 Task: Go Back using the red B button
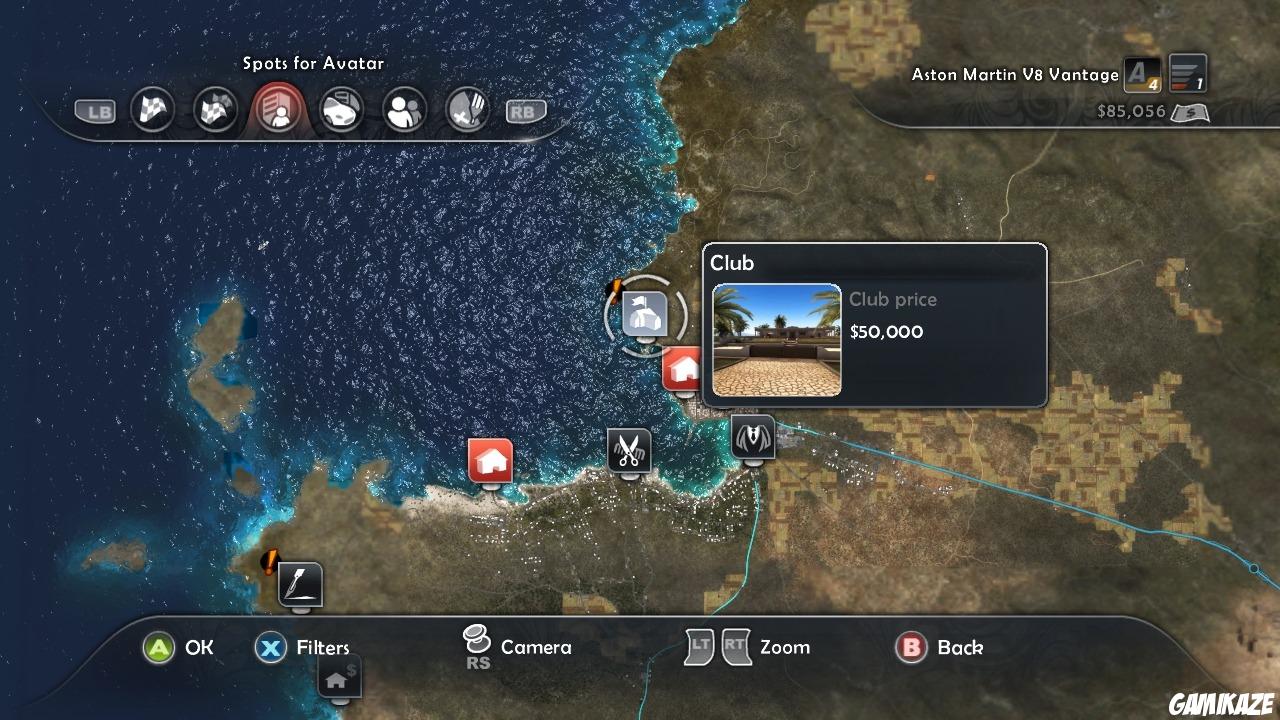point(911,648)
